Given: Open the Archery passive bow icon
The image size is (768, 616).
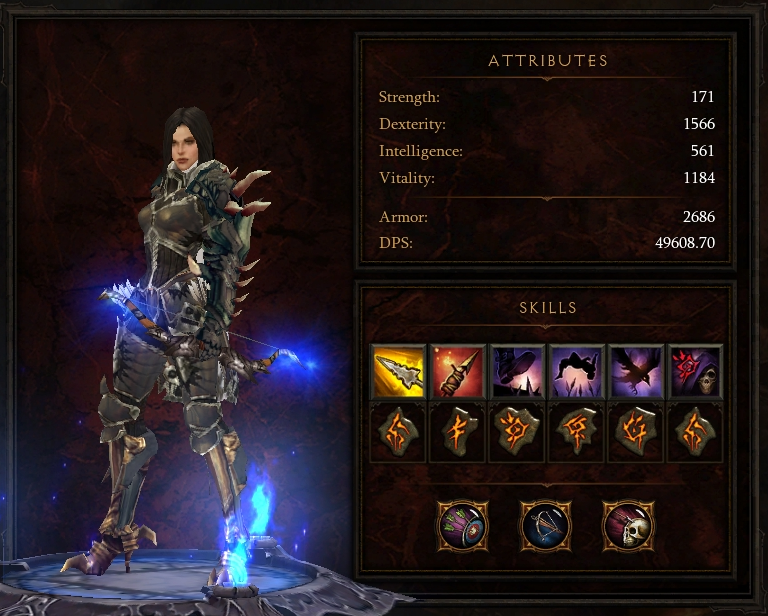Looking at the screenshot, I should click(x=545, y=524).
